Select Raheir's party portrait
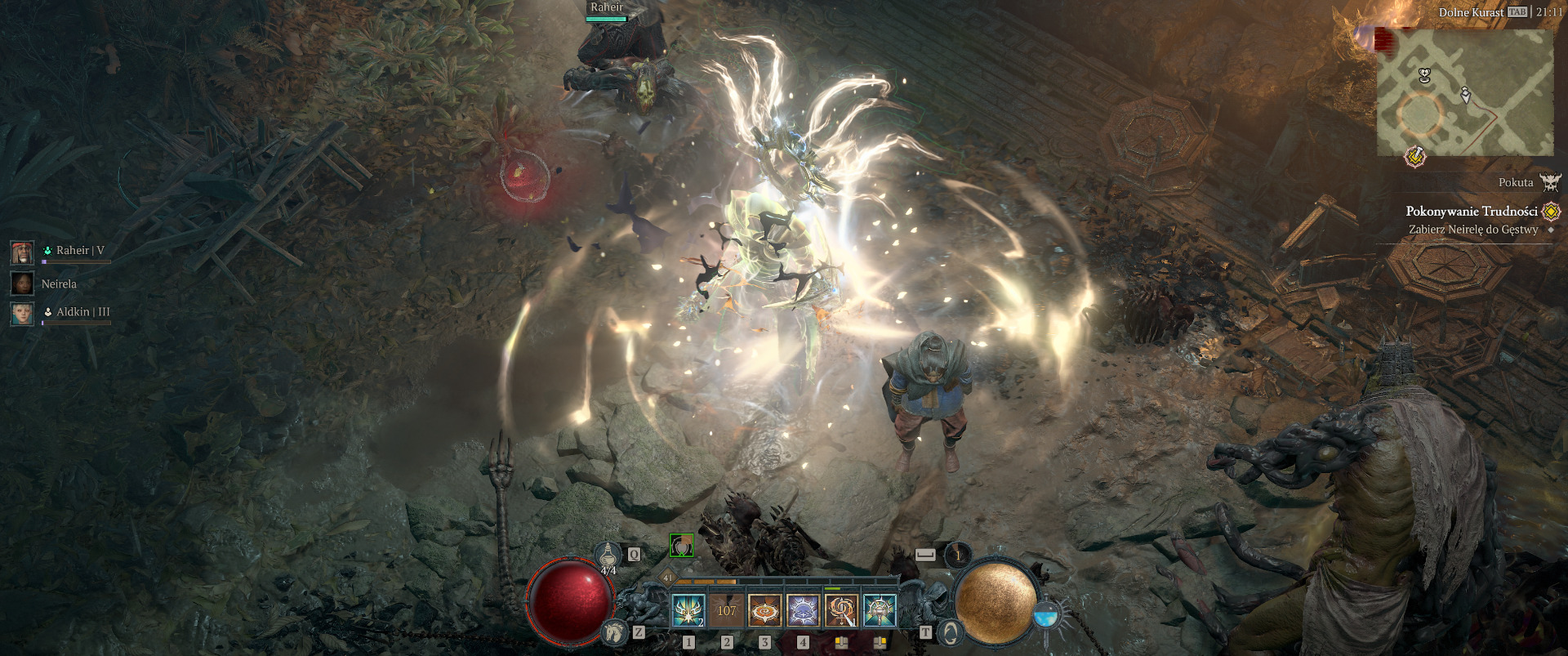This screenshot has width=1568, height=656. click(x=22, y=252)
